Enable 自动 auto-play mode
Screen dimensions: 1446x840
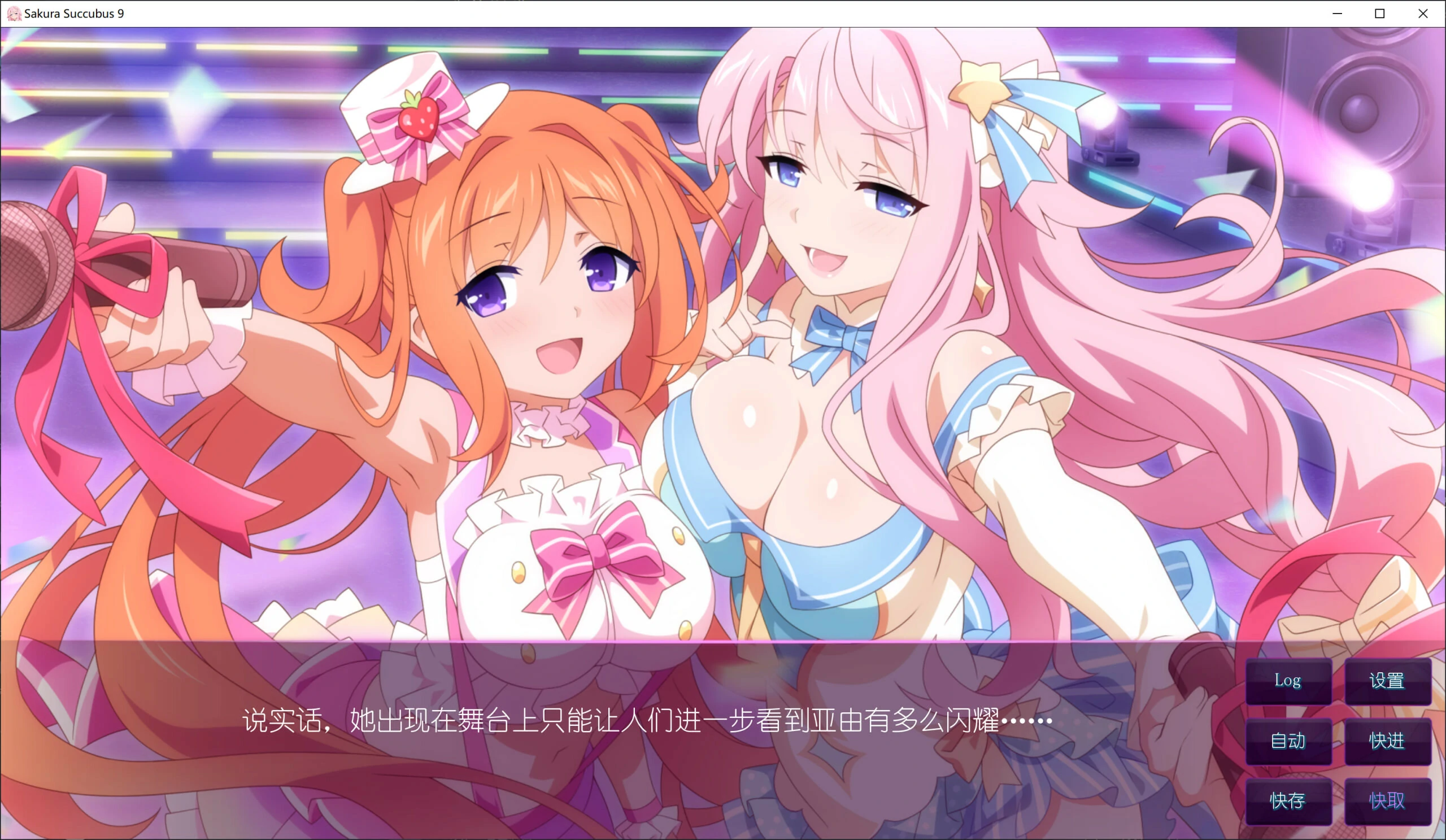tap(1289, 741)
